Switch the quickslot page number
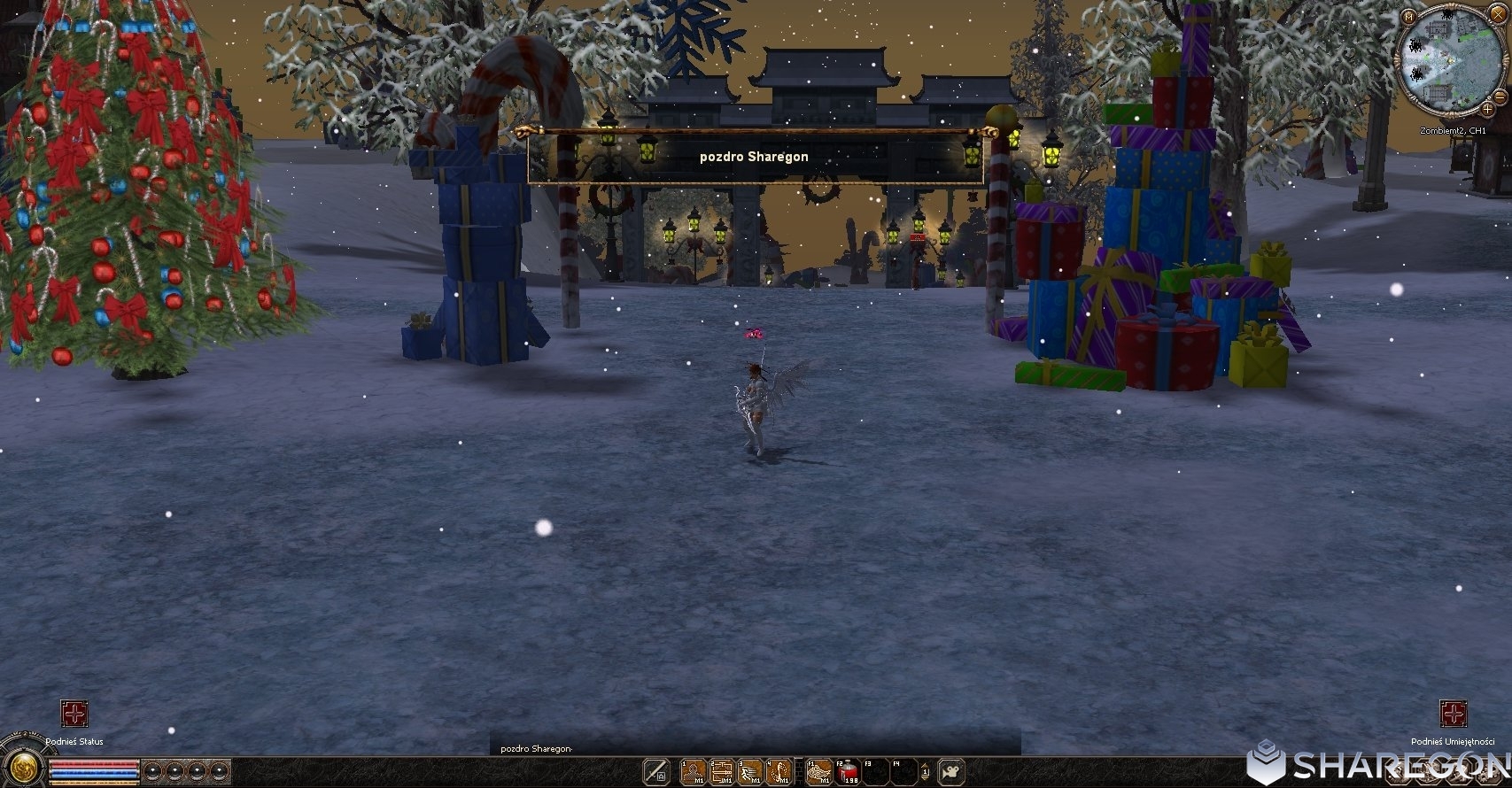Image resolution: width=1512 pixels, height=788 pixels. click(925, 771)
